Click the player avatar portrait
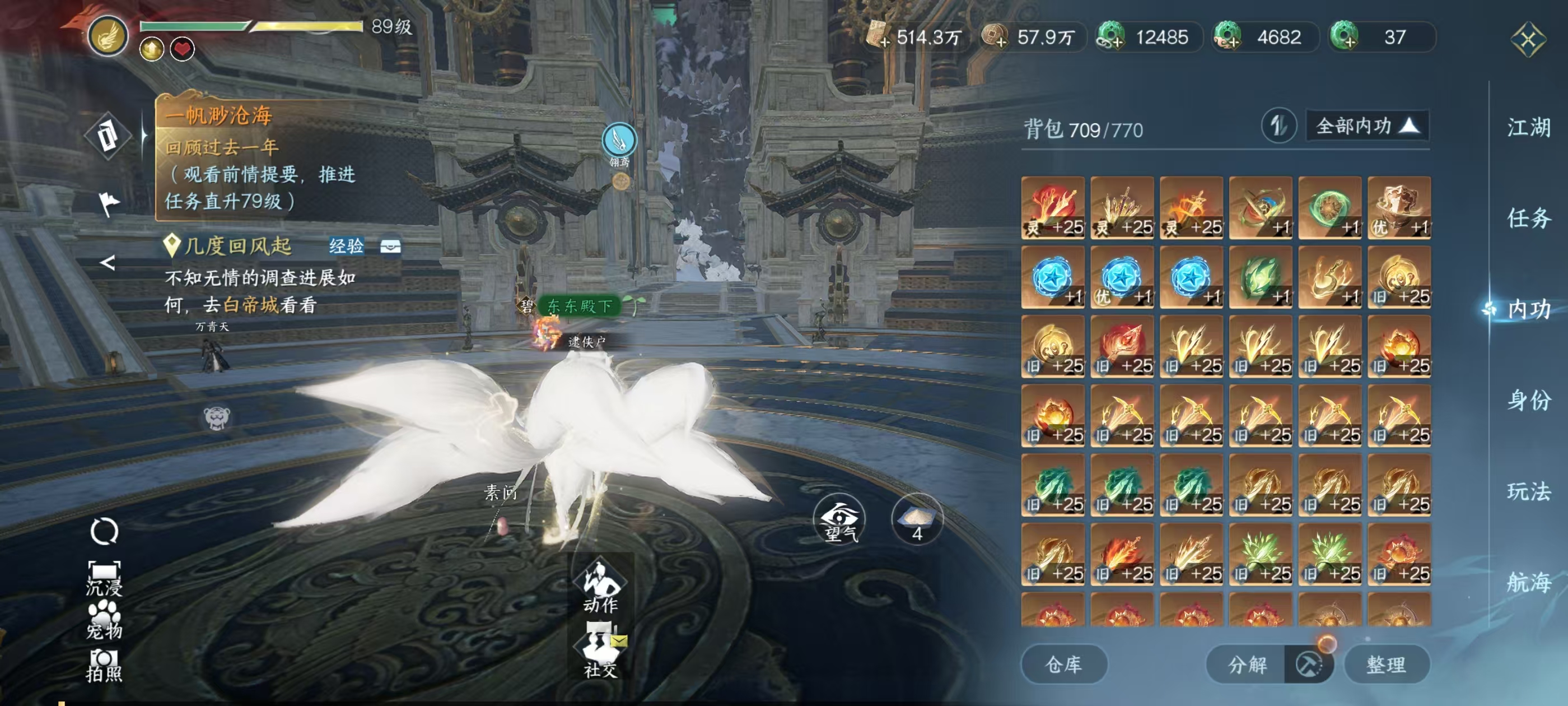The height and width of the screenshot is (706, 1568). click(x=108, y=35)
